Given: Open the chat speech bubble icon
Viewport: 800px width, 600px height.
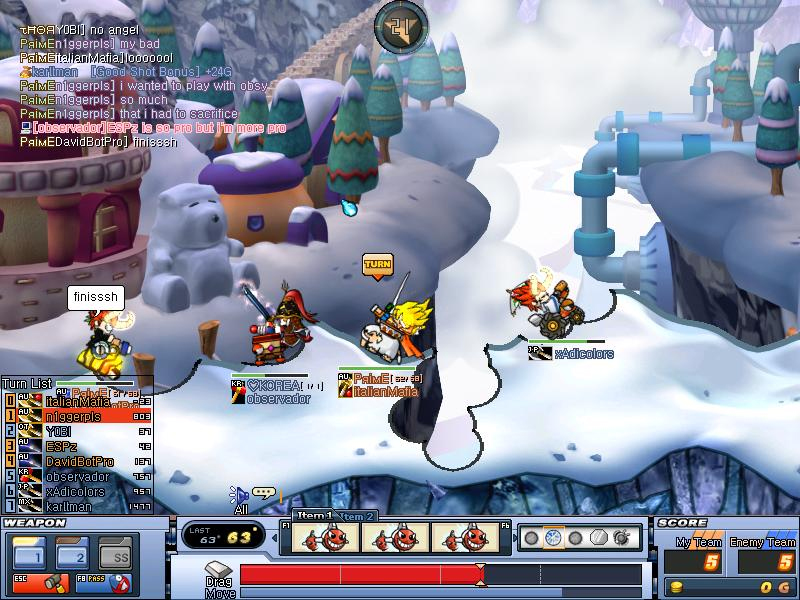Looking at the screenshot, I should click(x=264, y=492).
